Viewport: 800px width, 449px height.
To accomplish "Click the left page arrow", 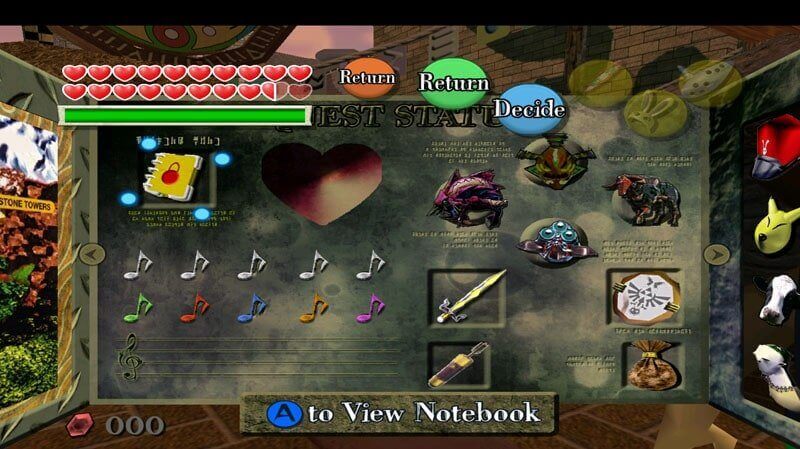I will (x=91, y=254).
